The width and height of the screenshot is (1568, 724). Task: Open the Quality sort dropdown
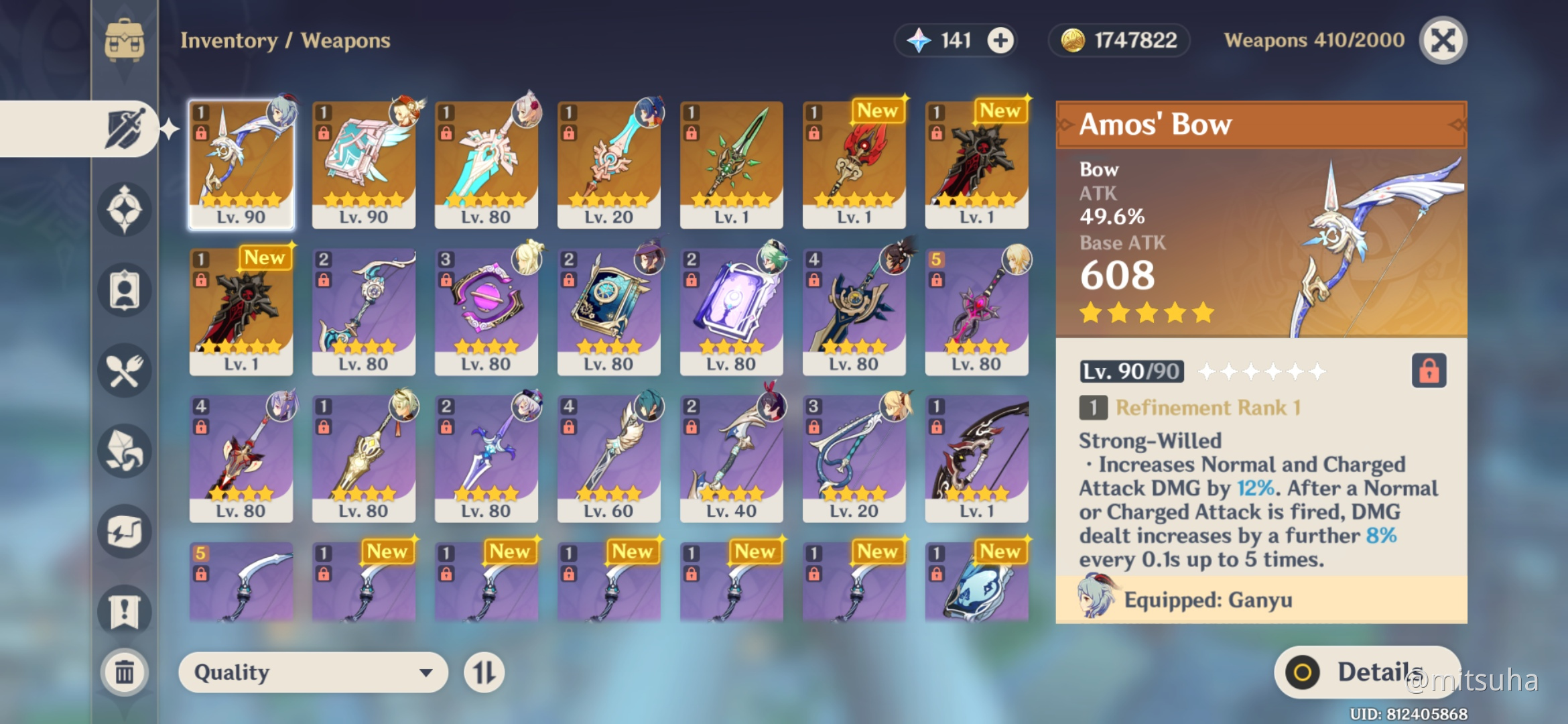312,672
